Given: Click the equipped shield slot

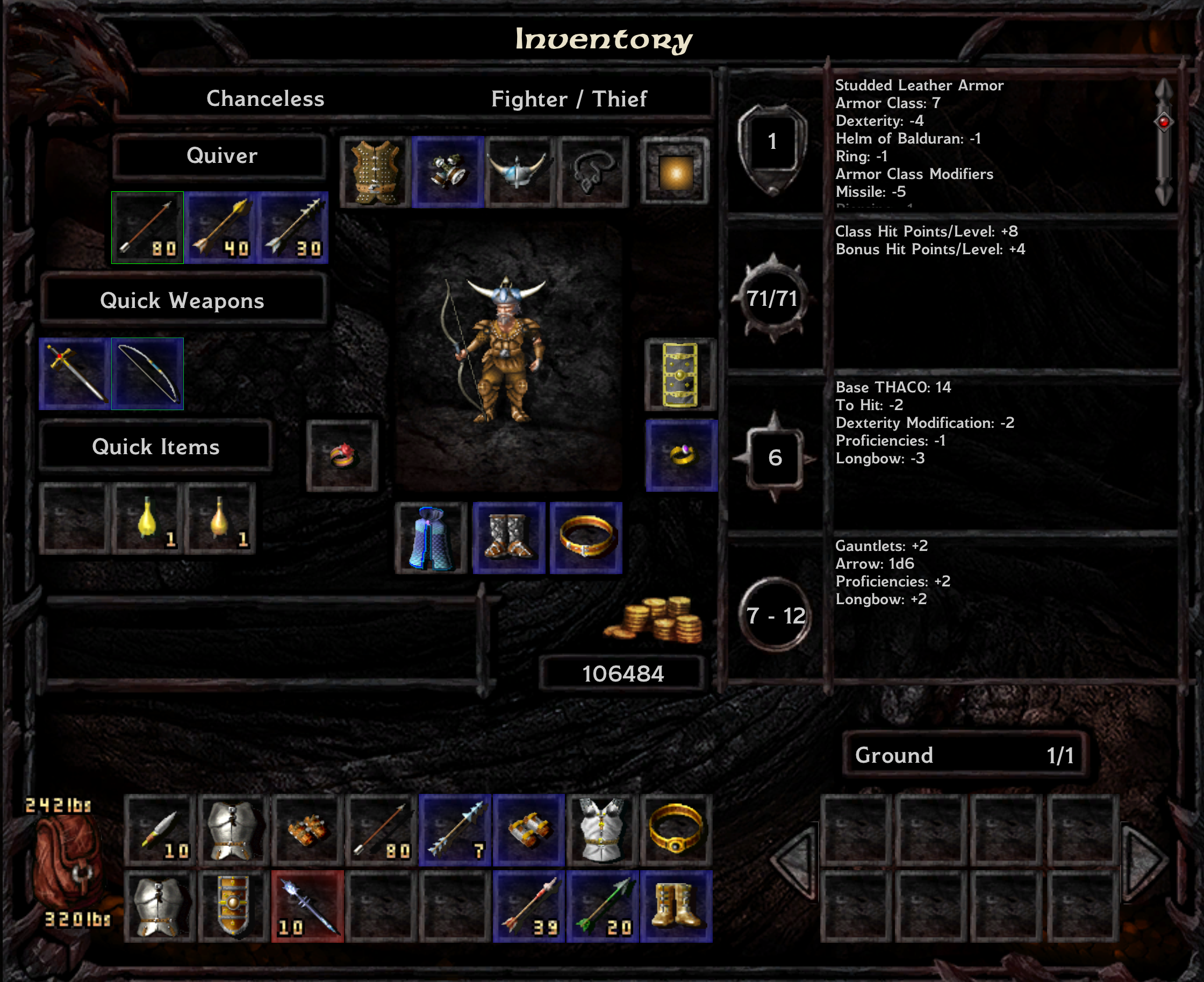Looking at the screenshot, I should 680,375.
